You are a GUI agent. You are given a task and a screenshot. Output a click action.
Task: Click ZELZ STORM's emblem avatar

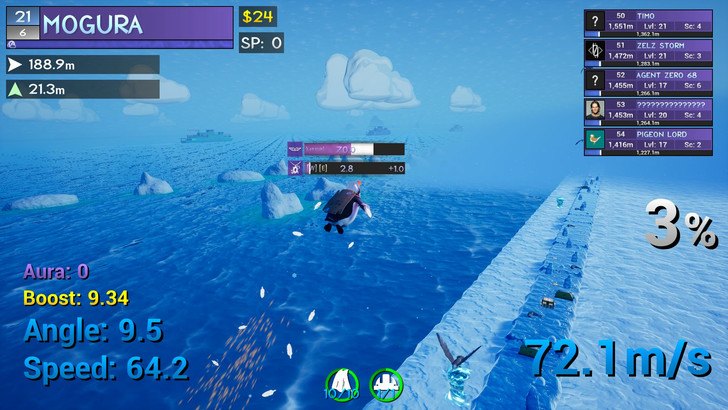596,50
